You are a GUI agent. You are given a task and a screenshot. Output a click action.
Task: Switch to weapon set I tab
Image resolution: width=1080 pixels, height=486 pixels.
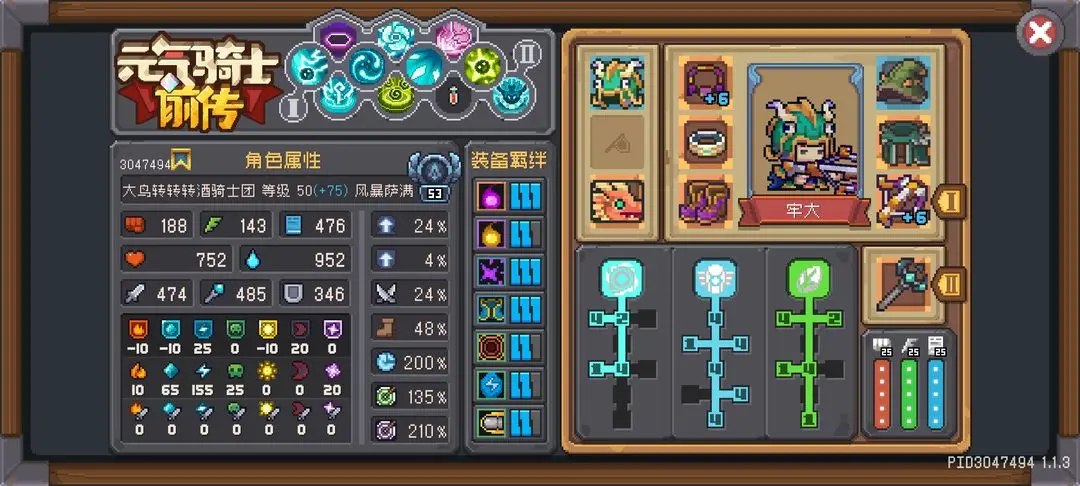click(x=951, y=199)
